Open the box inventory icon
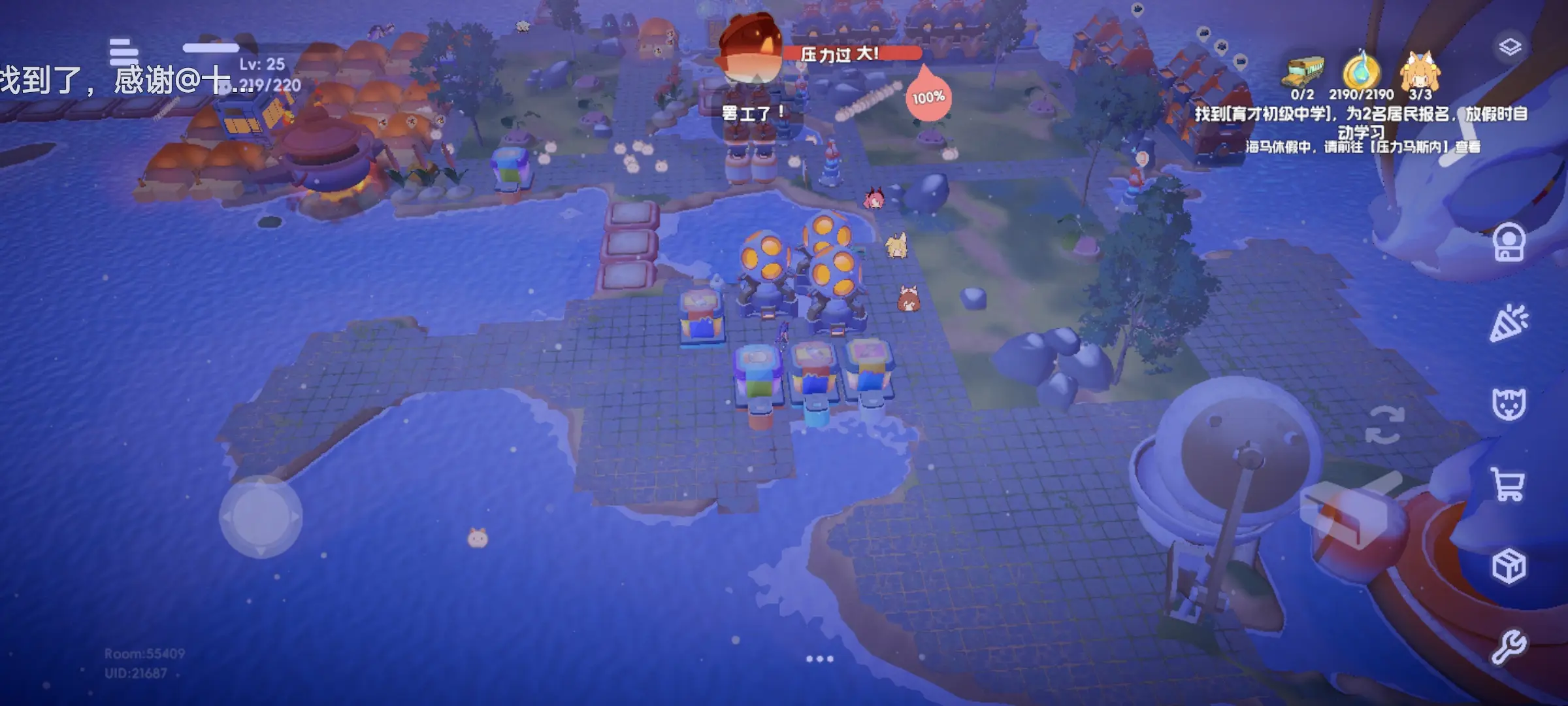 [x=1509, y=566]
